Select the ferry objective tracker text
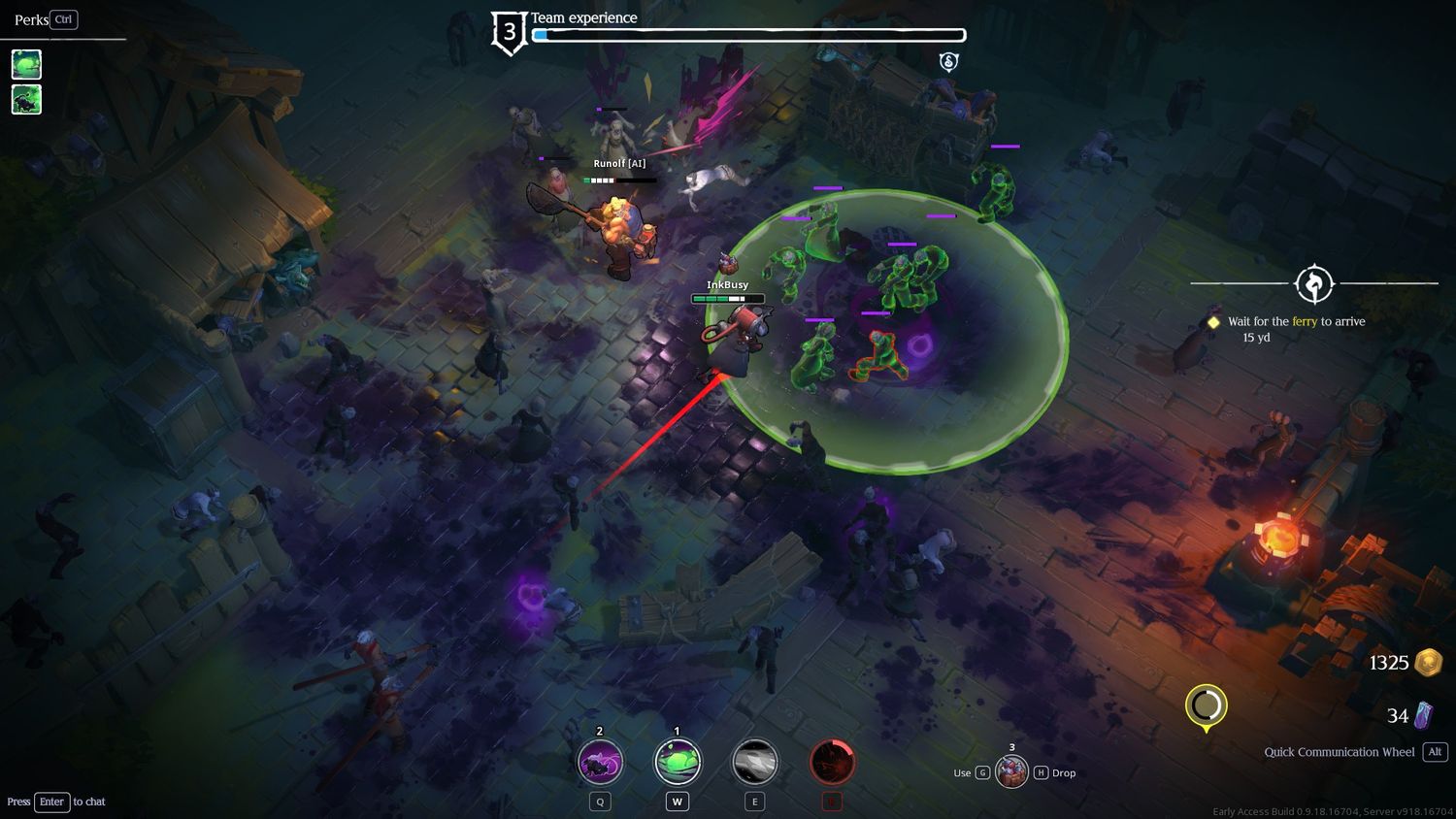Screen dimensions: 1456x819 [x=1296, y=321]
